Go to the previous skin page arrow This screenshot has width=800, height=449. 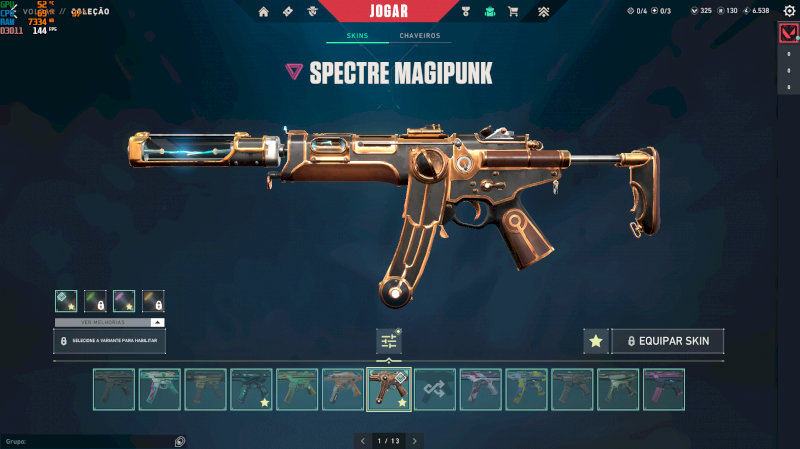362,440
